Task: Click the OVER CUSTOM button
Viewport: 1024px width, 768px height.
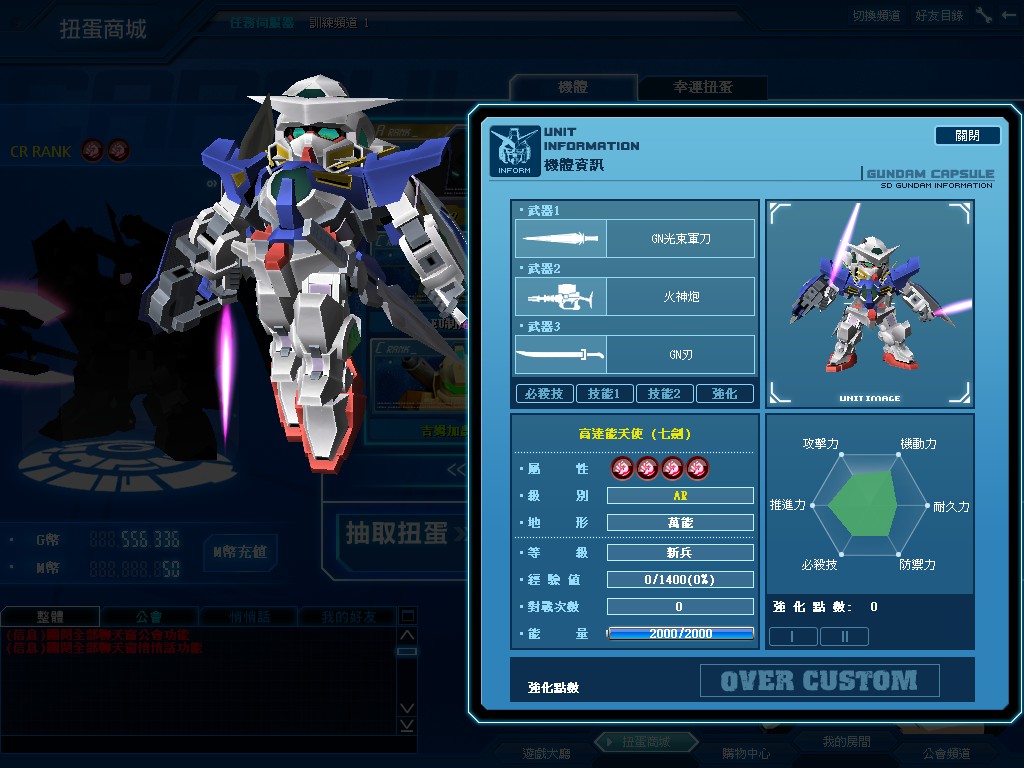Action: (x=819, y=681)
